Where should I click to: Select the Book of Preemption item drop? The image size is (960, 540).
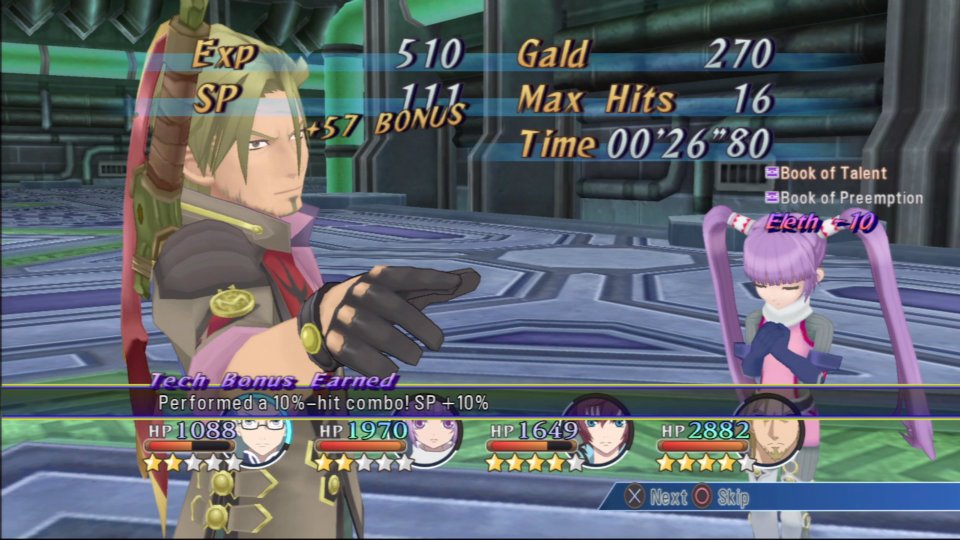[x=844, y=198]
